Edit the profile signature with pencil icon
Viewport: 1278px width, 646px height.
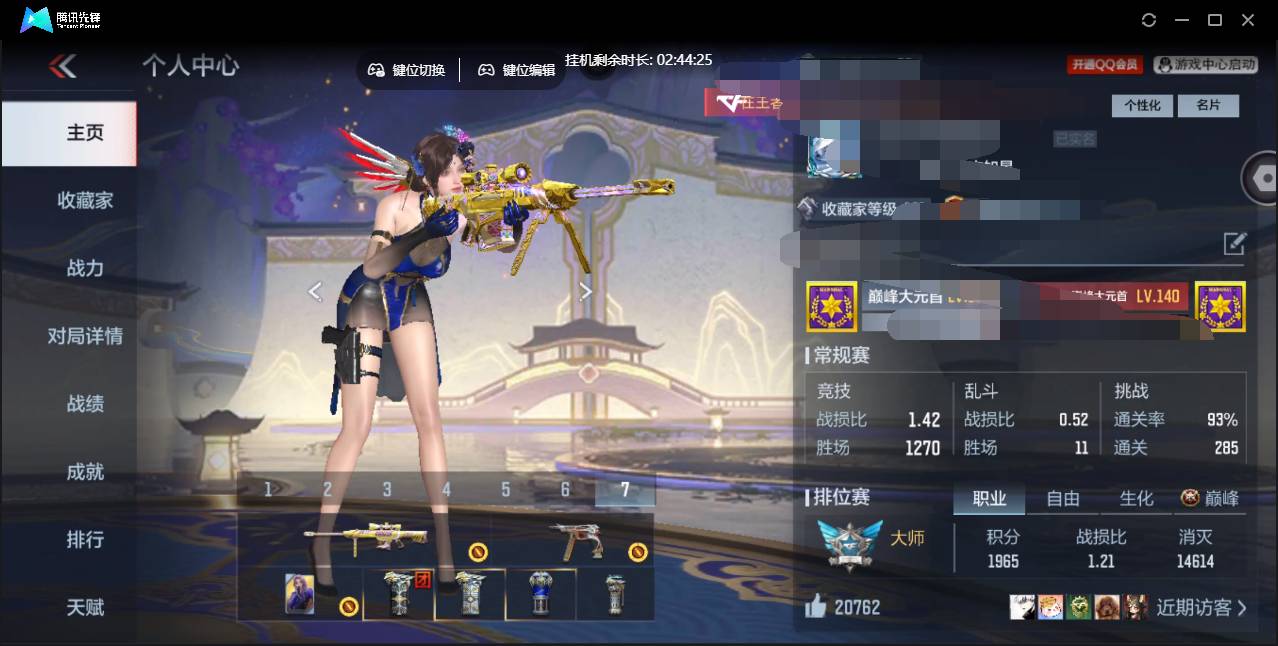coord(1235,243)
